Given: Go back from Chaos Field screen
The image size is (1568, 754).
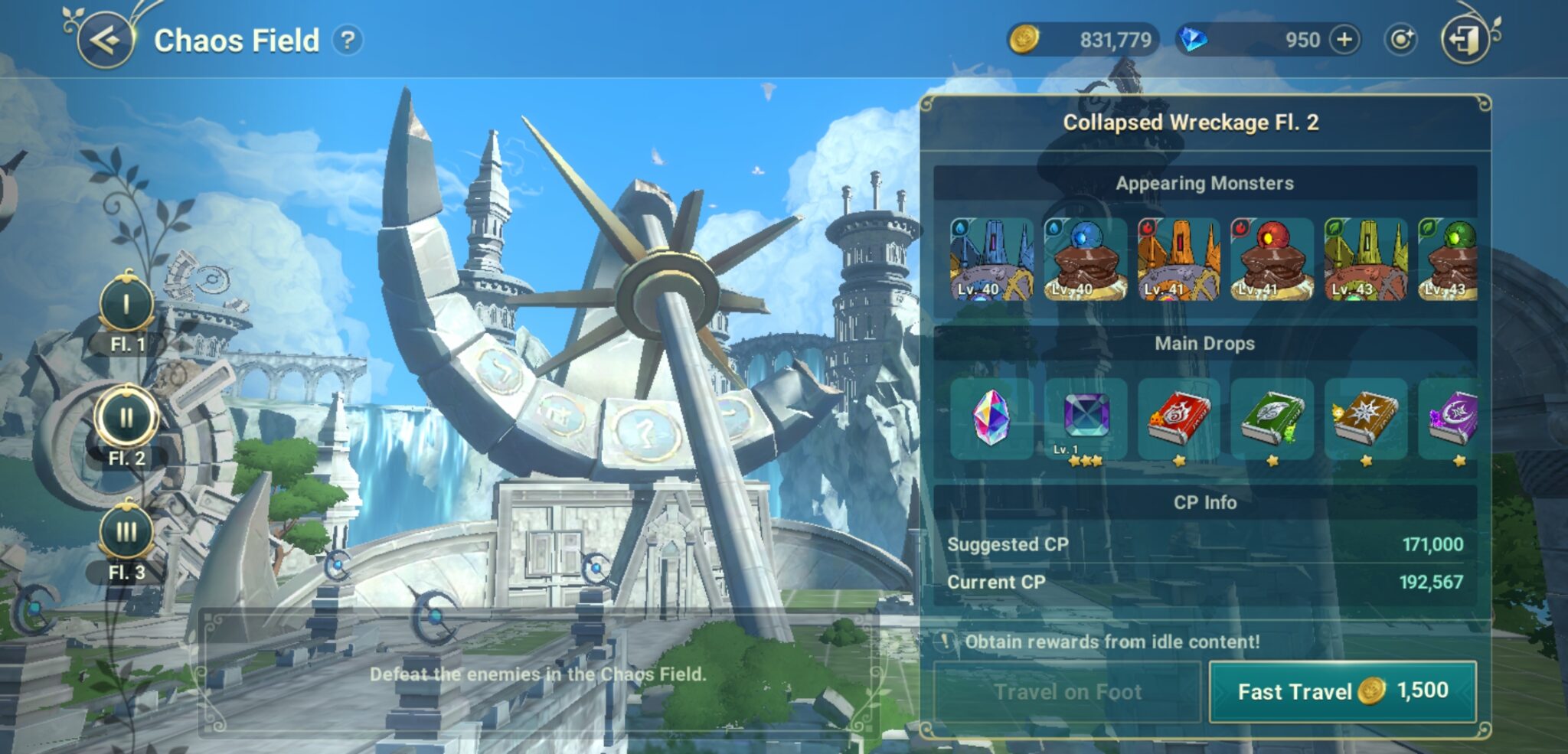Looking at the screenshot, I should point(106,40).
